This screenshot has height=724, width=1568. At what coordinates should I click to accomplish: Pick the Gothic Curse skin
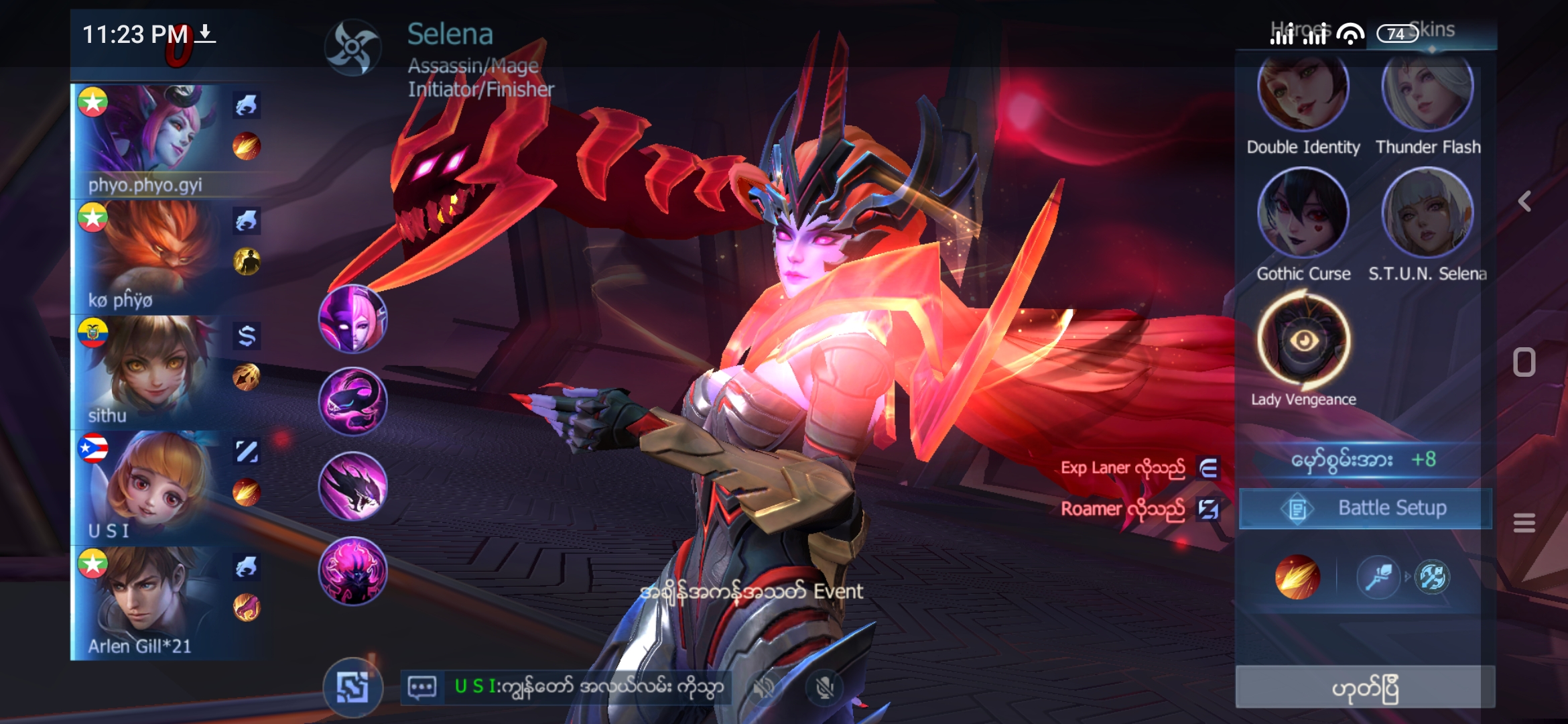(x=1303, y=213)
